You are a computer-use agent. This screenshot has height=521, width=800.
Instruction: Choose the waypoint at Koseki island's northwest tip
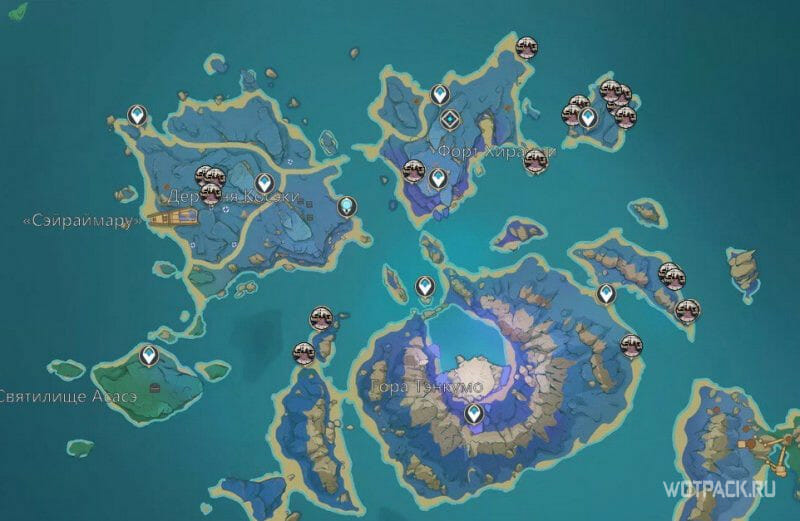(137, 117)
